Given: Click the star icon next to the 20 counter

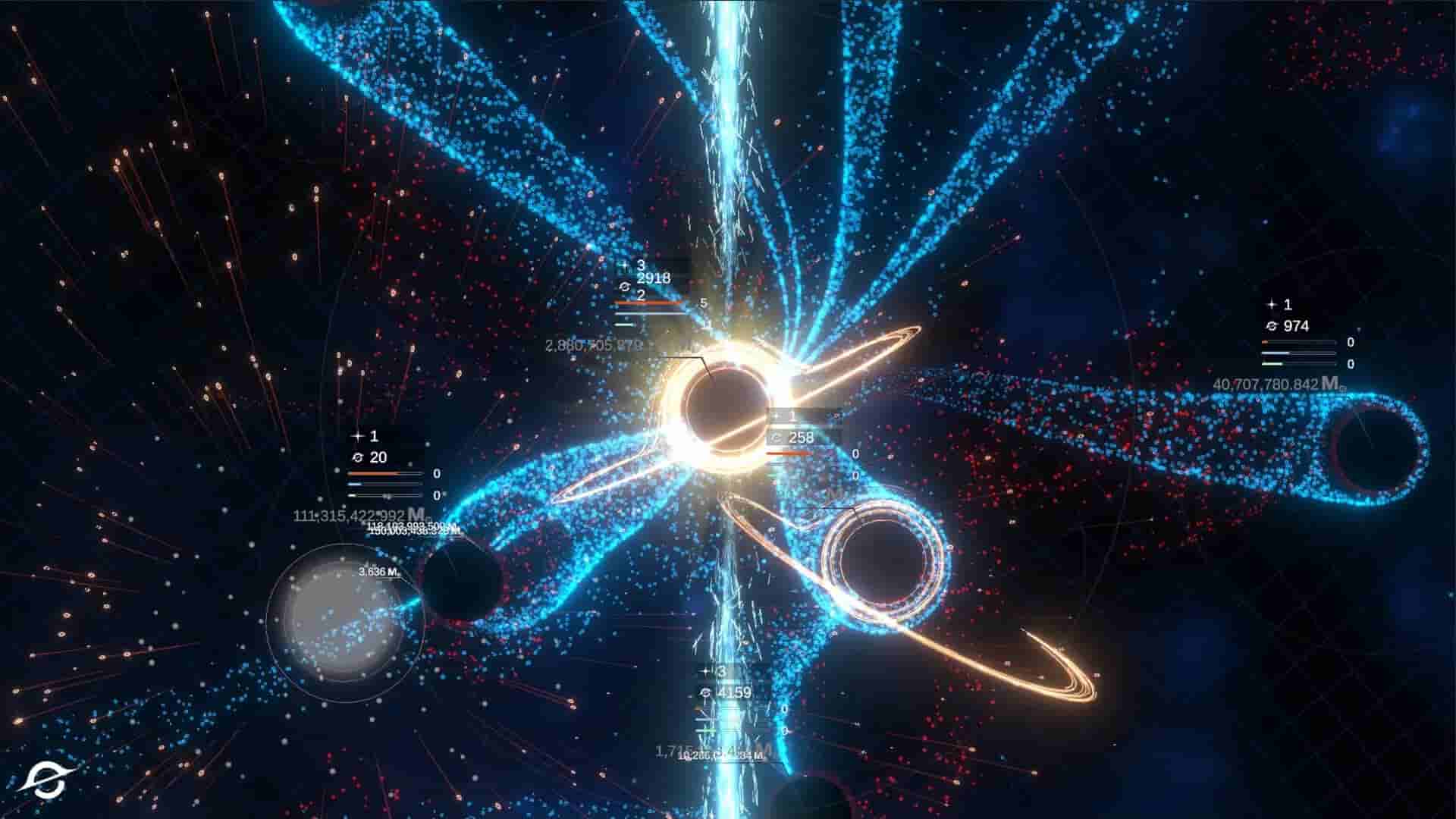Looking at the screenshot, I should (x=358, y=437).
